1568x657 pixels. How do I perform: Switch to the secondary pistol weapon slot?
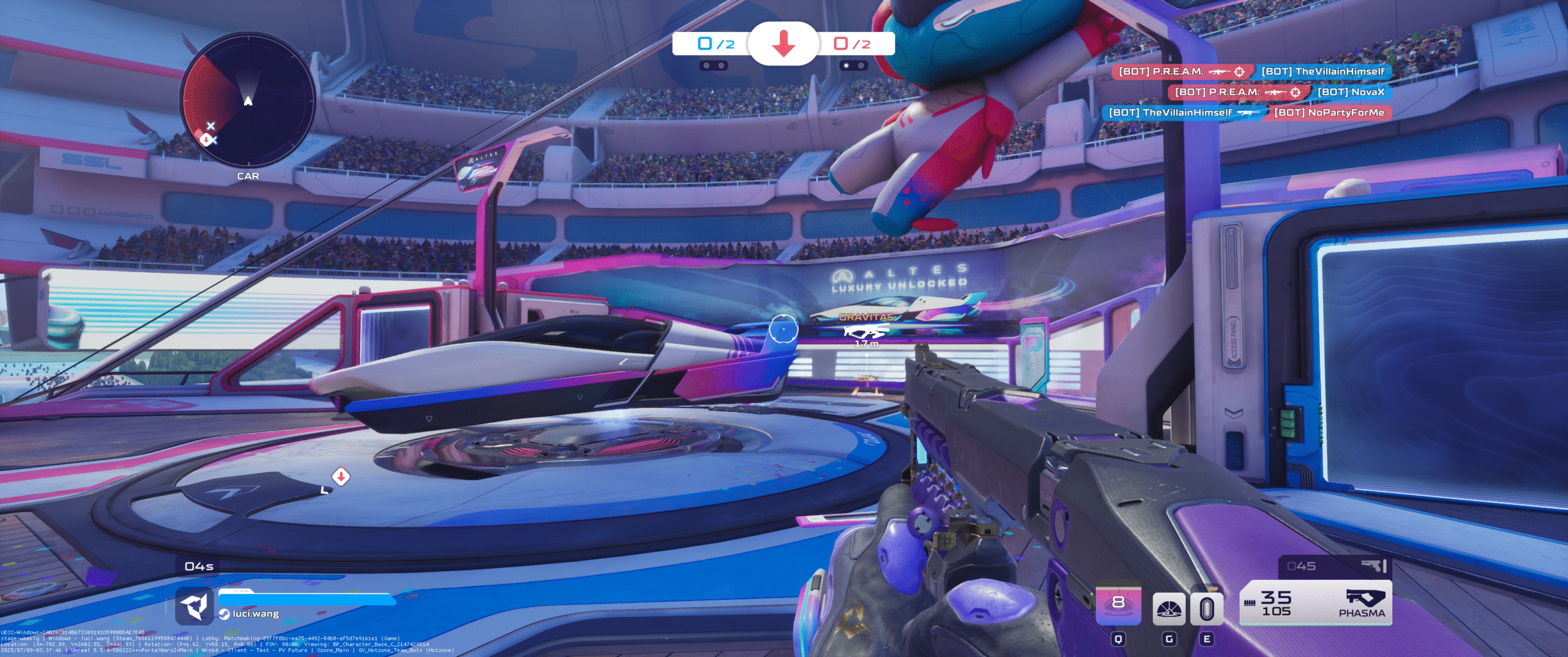click(1335, 566)
